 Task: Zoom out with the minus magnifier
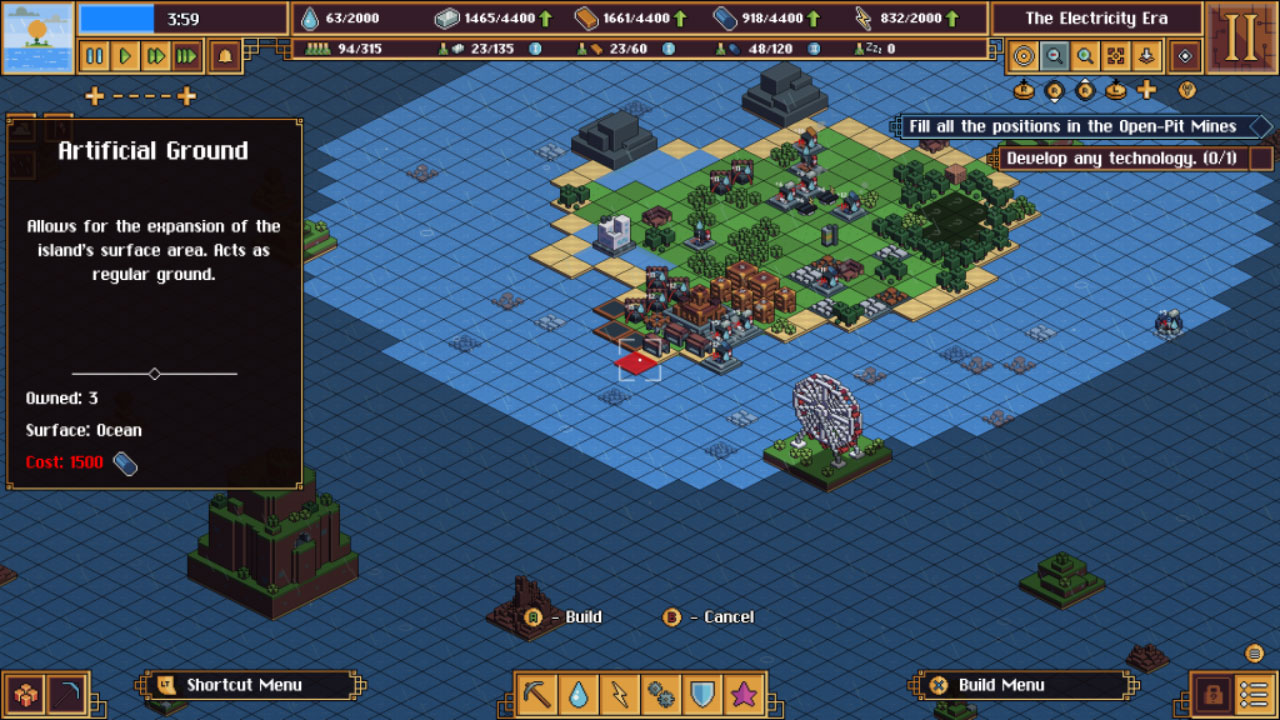(x=1053, y=56)
